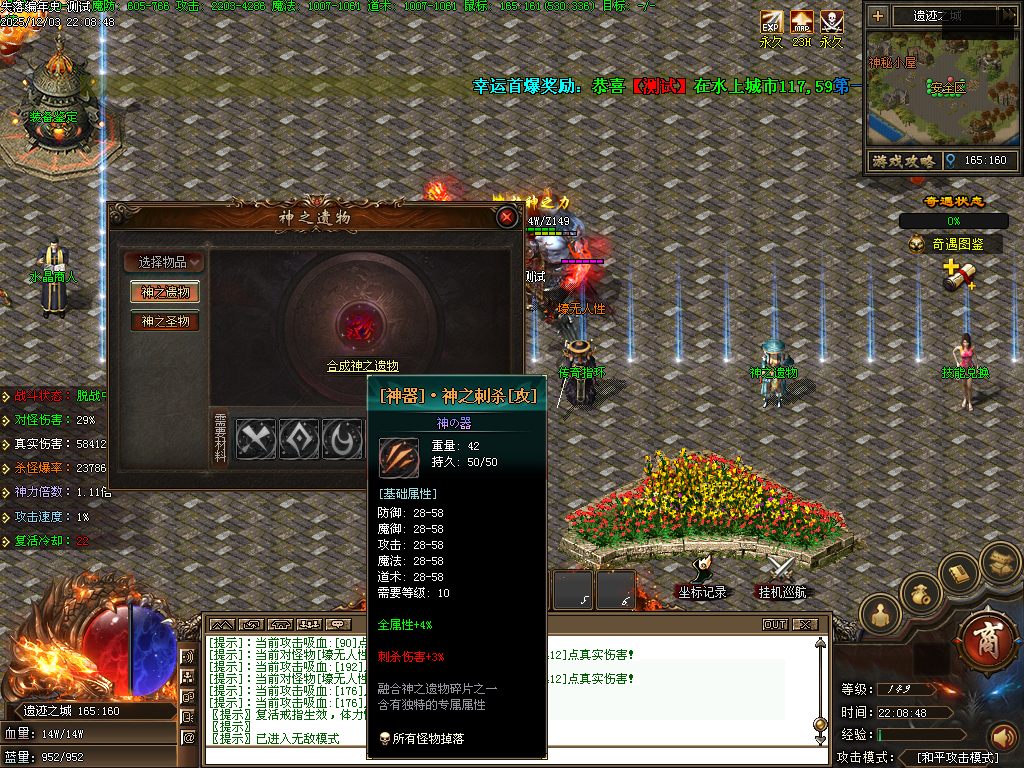Open the 奇遇图鉴 encyclopedia
This screenshot has height=768, width=1024.
coord(953,244)
